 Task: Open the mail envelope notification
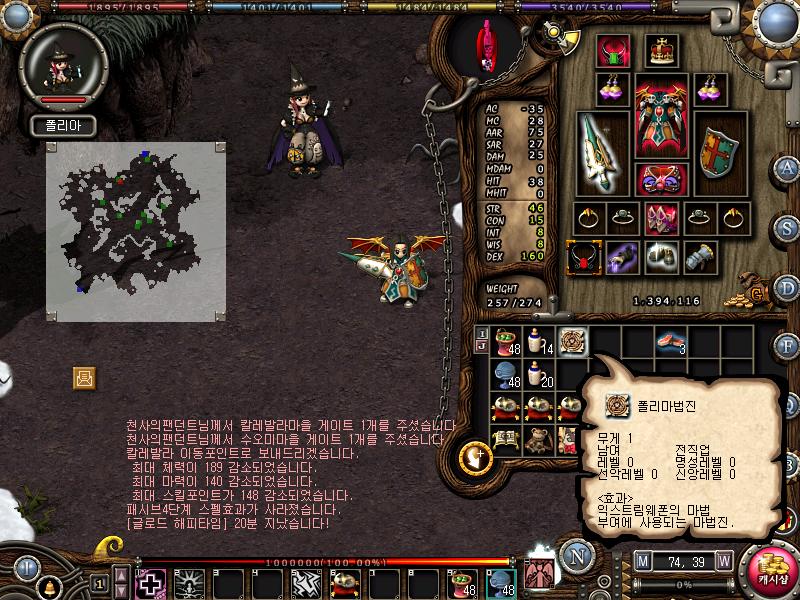(x=84, y=377)
